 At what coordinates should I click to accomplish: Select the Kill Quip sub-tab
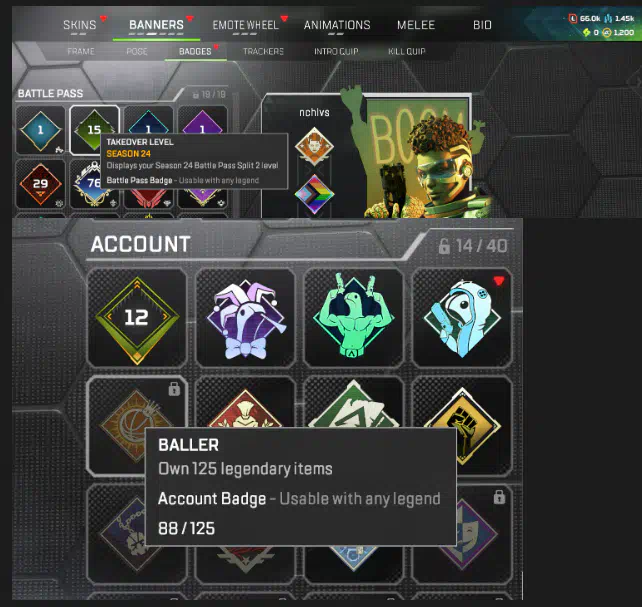pos(404,51)
